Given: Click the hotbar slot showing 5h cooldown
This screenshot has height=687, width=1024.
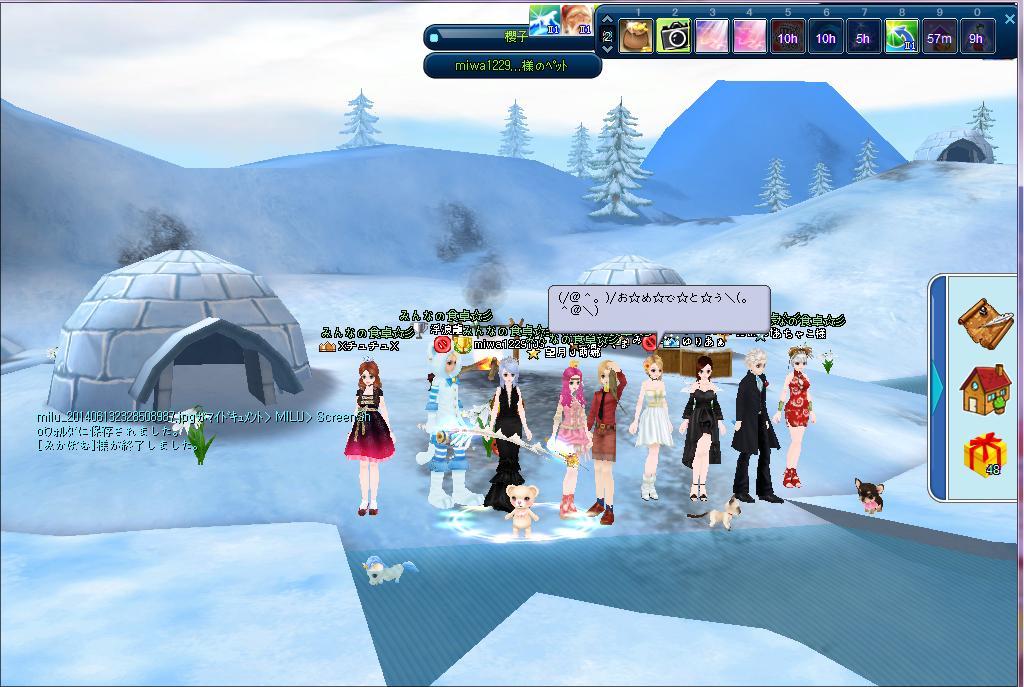Looking at the screenshot, I should (863, 38).
